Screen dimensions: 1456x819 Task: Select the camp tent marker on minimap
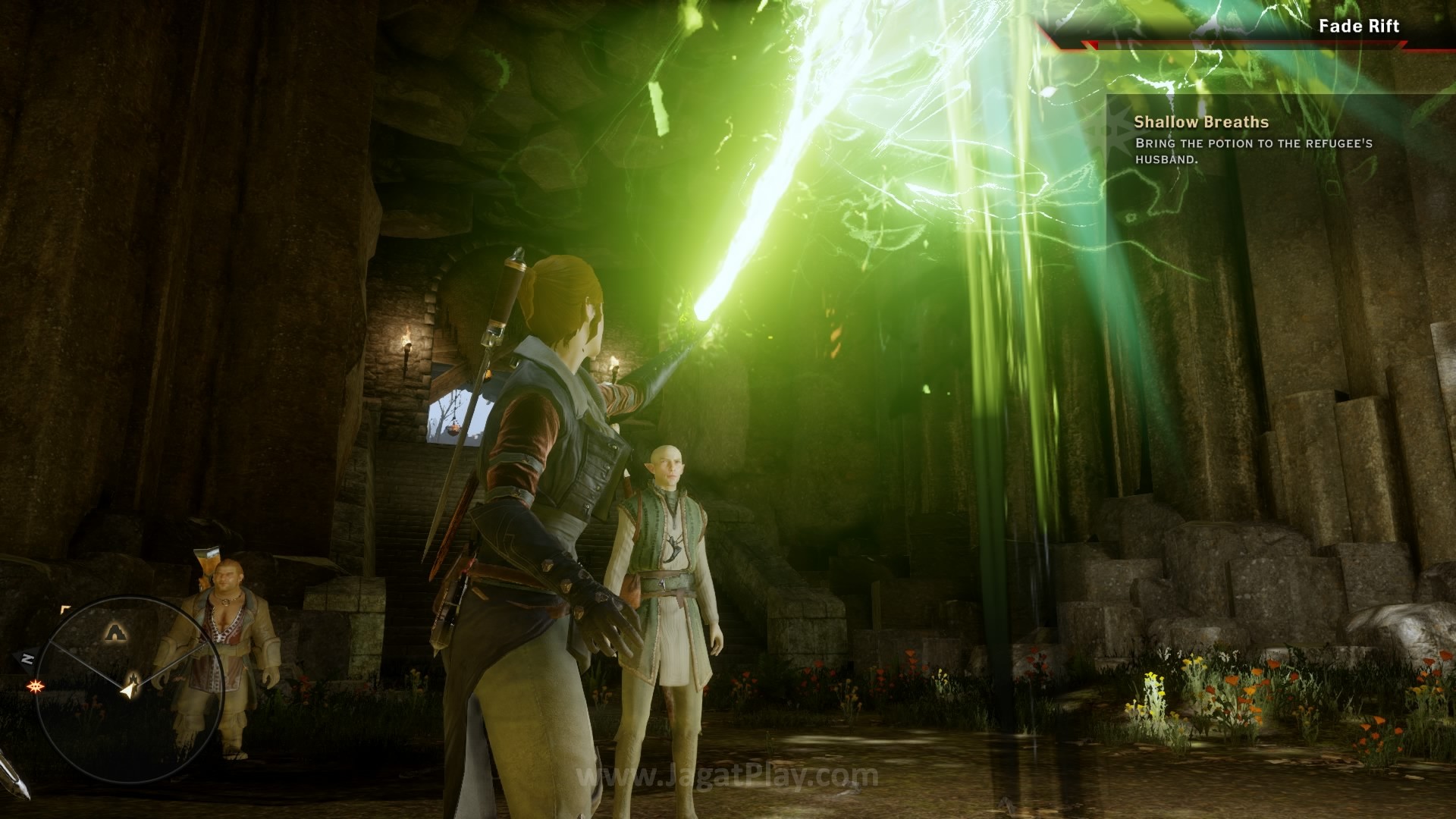click(115, 630)
